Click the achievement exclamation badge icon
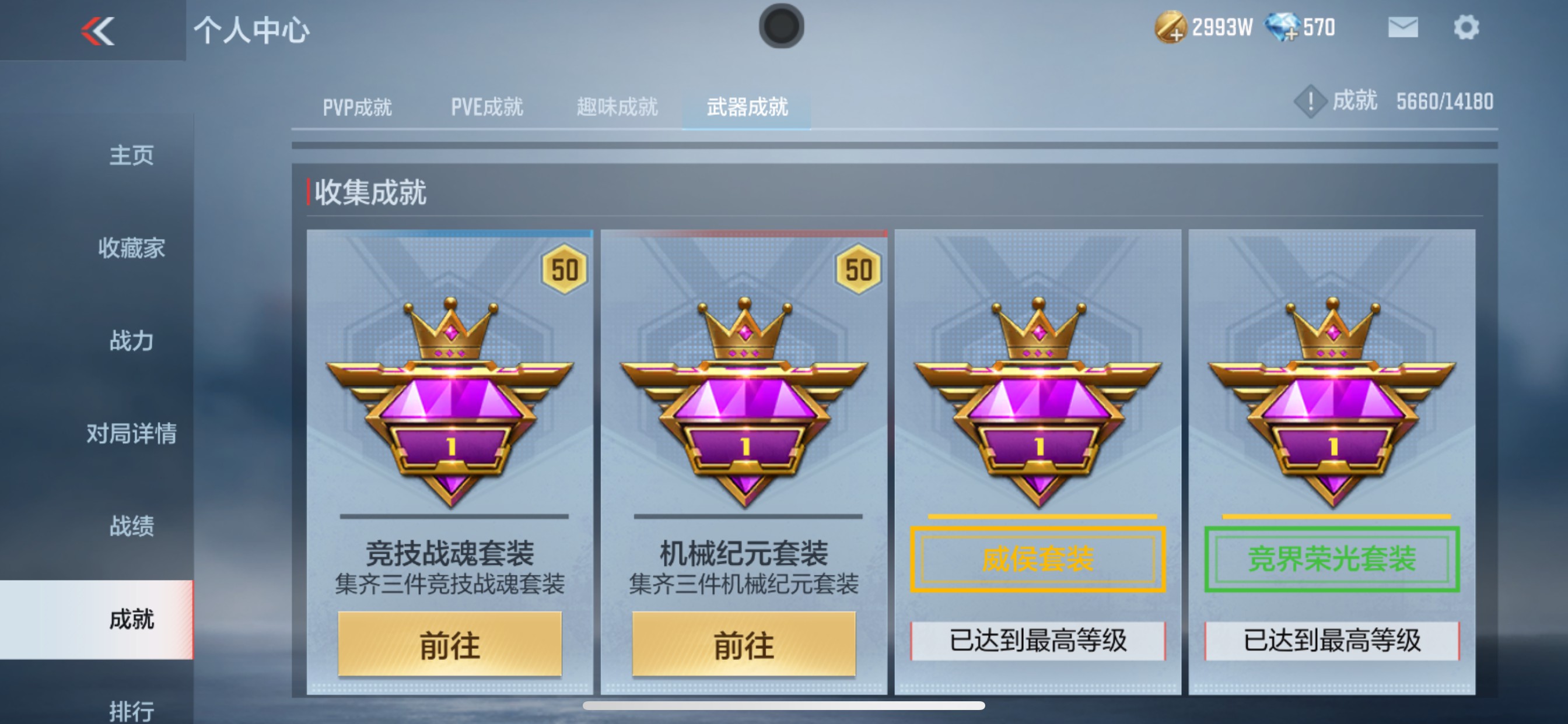1568x724 pixels. click(1310, 101)
